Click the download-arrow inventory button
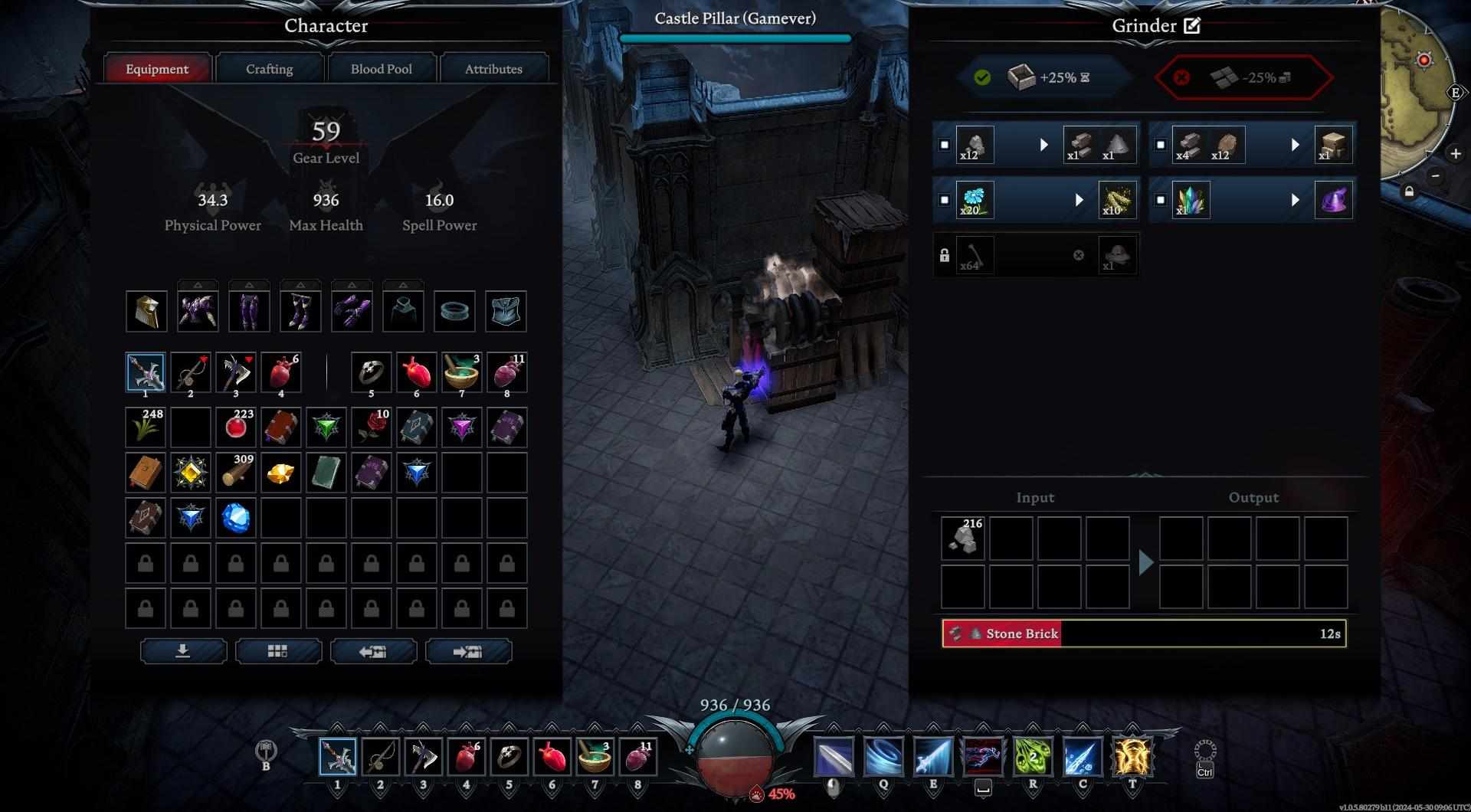The height and width of the screenshot is (812, 1471). pyautogui.click(x=183, y=651)
